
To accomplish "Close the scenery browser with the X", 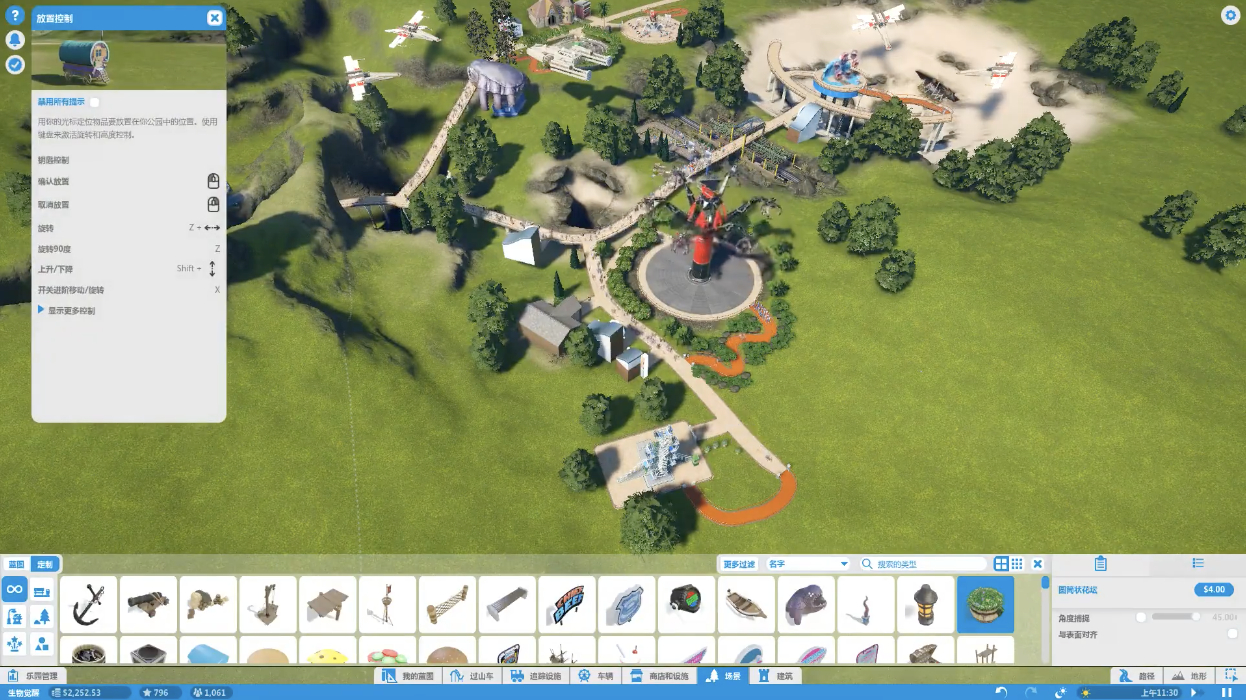I will coord(1038,564).
